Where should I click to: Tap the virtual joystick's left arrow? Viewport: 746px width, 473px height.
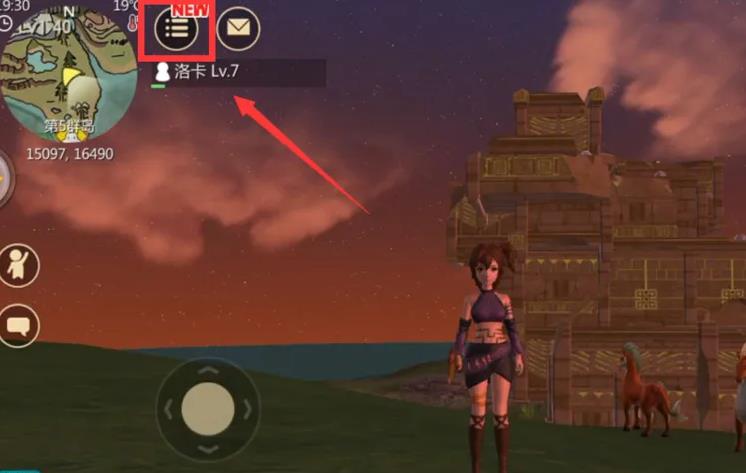click(x=170, y=409)
